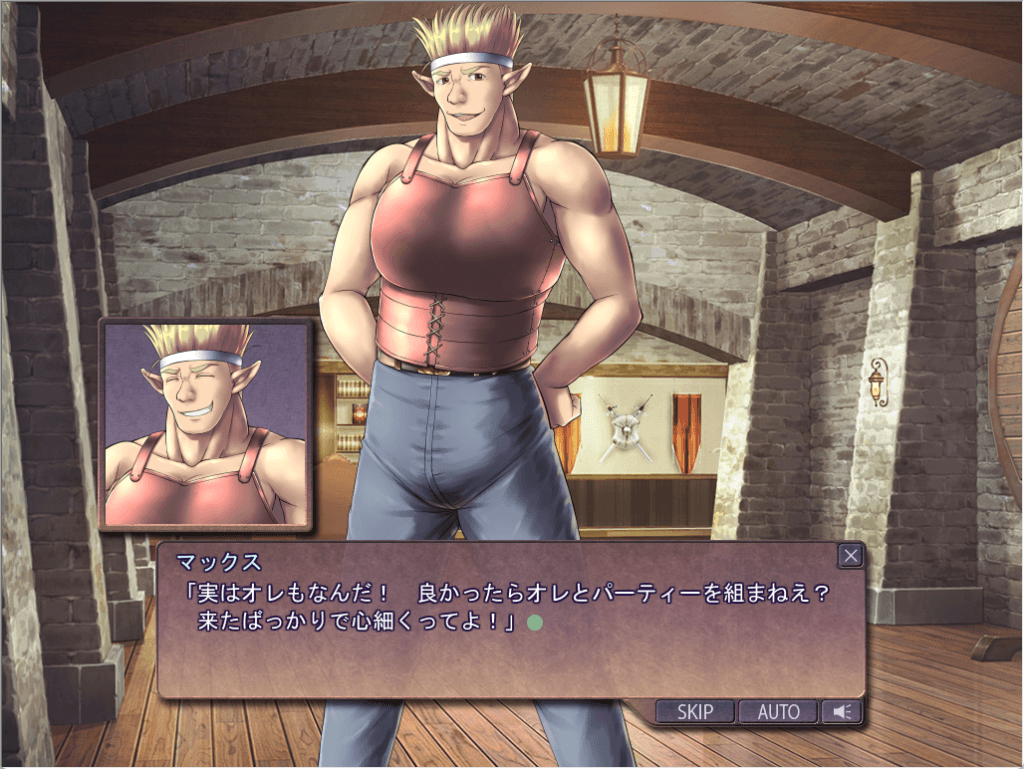Advance the dialogue at the green dot
Viewport: 1024px width, 769px height.
(x=535, y=623)
